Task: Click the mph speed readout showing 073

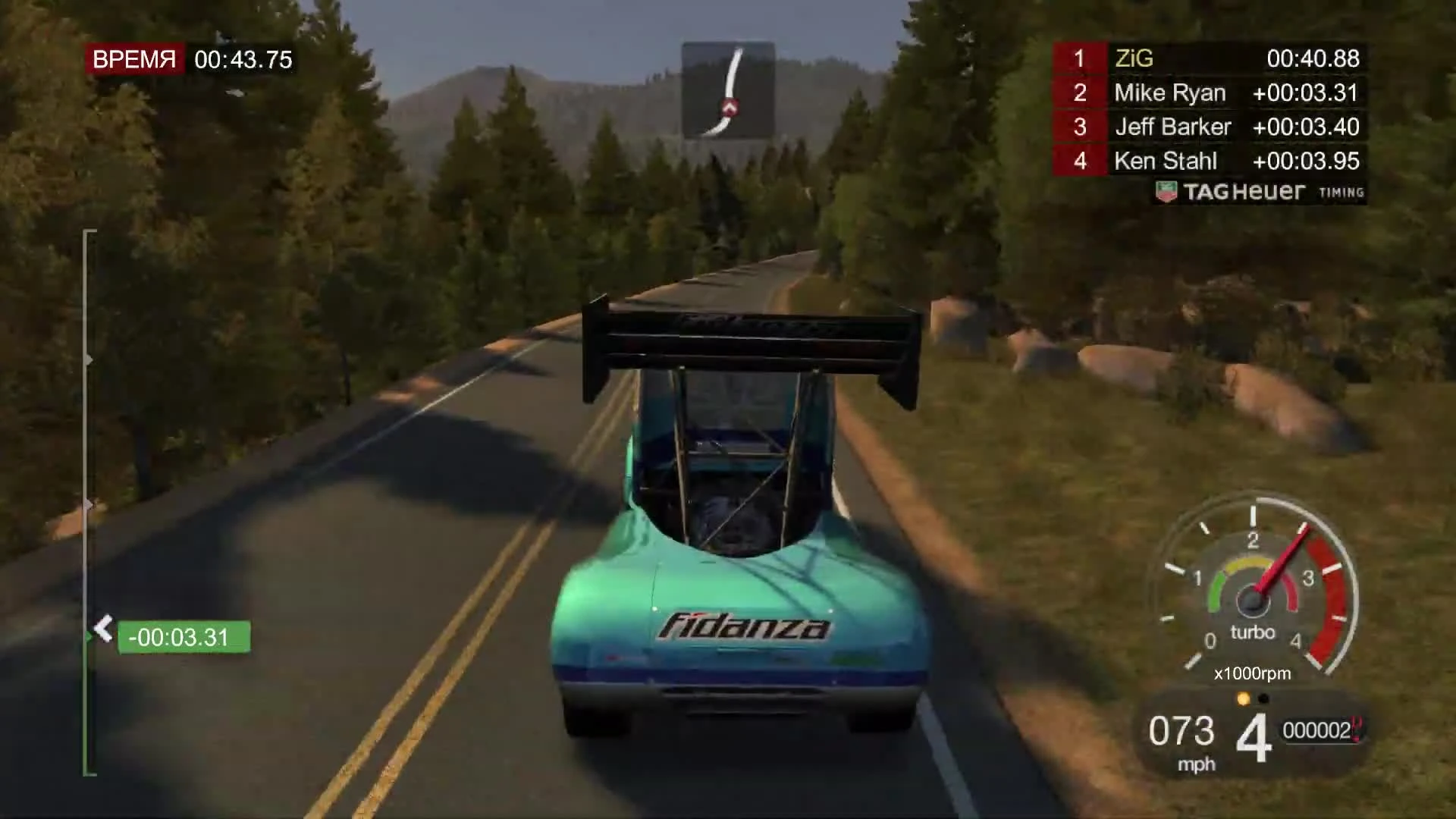Action: [x=1186, y=732]
